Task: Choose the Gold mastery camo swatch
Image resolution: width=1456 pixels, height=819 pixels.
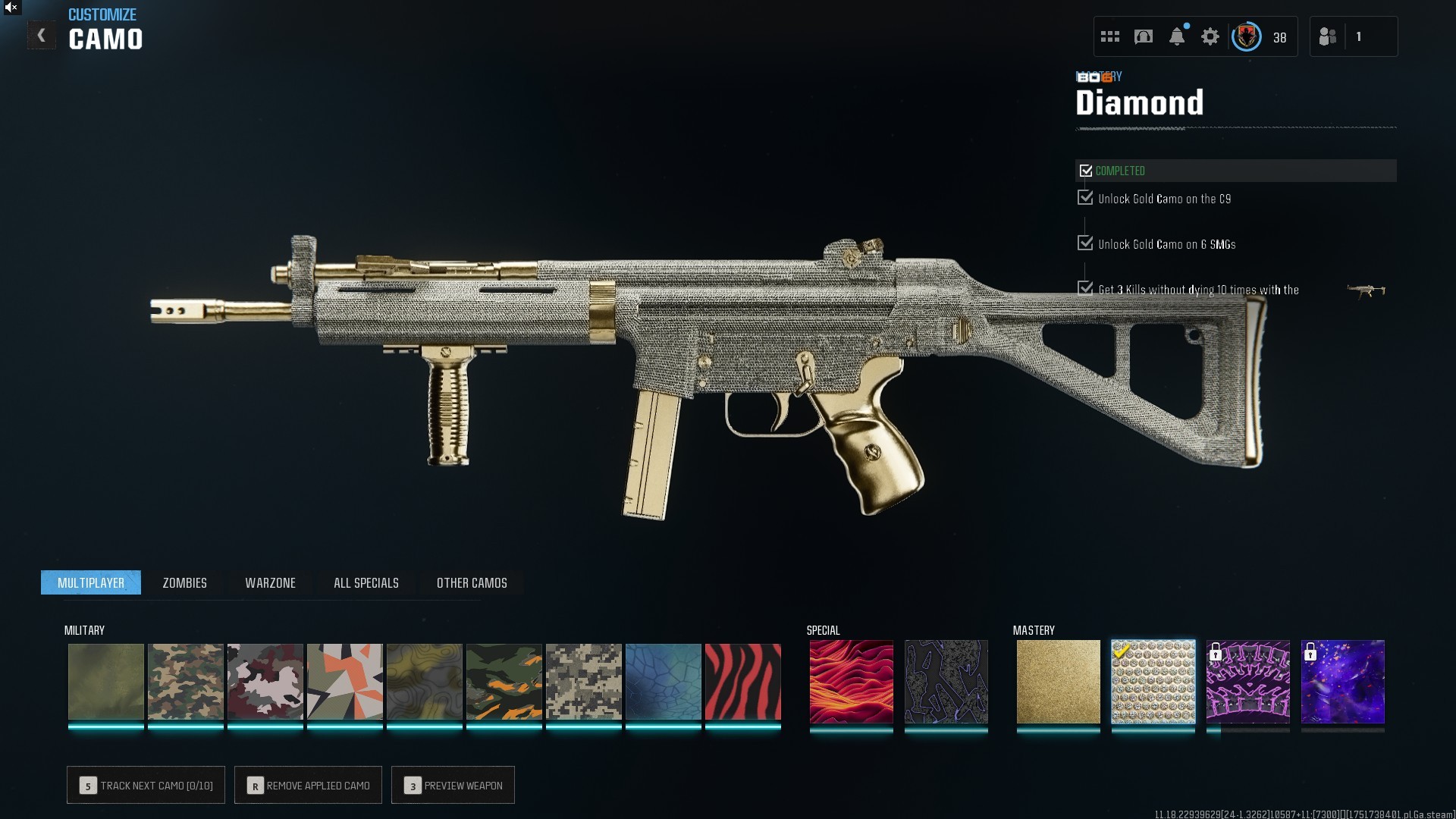Action: [1058, 682]
